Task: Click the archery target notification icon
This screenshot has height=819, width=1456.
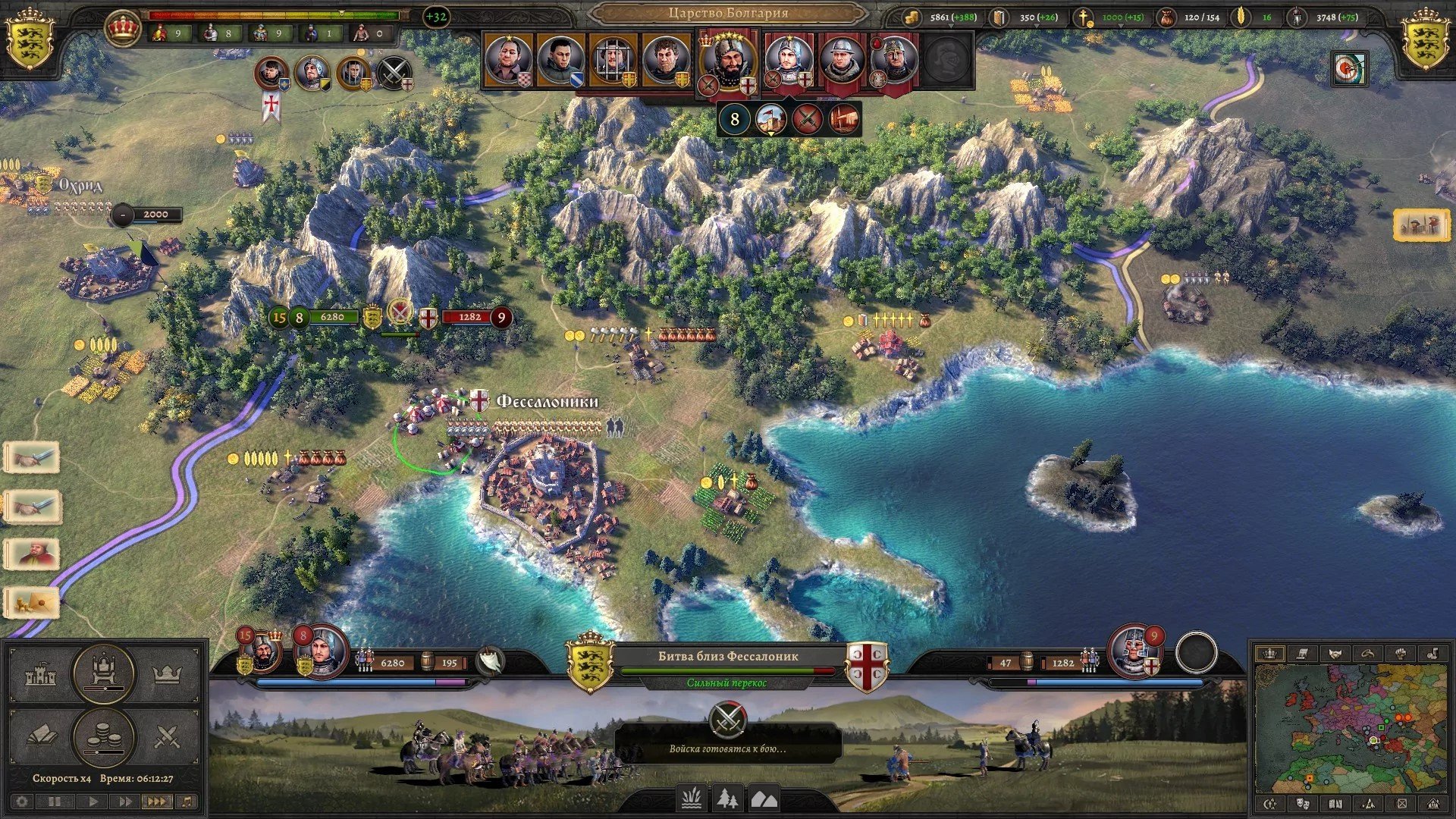Action: point(1349,69)
